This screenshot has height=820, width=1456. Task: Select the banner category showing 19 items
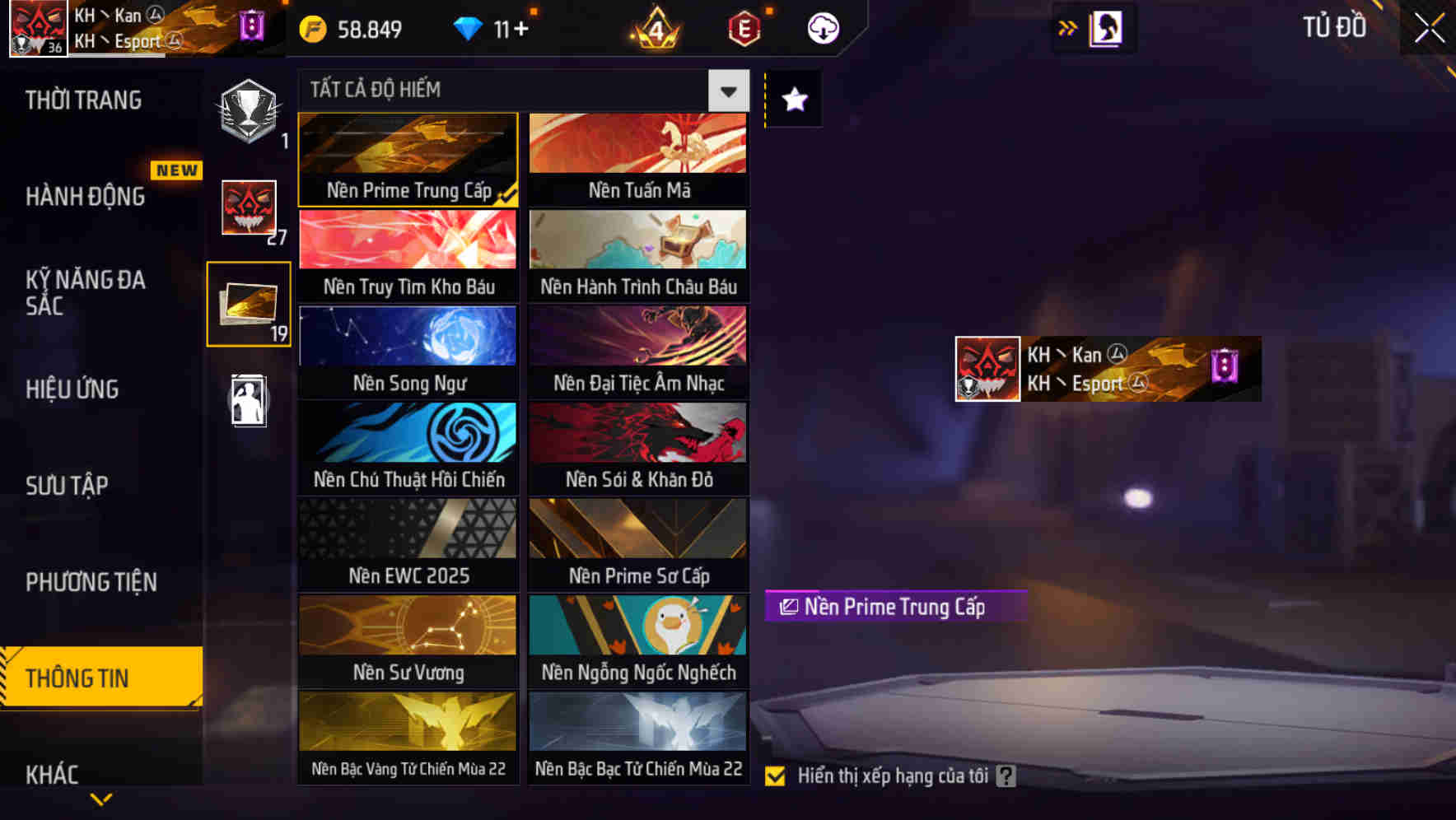point(249,303)
